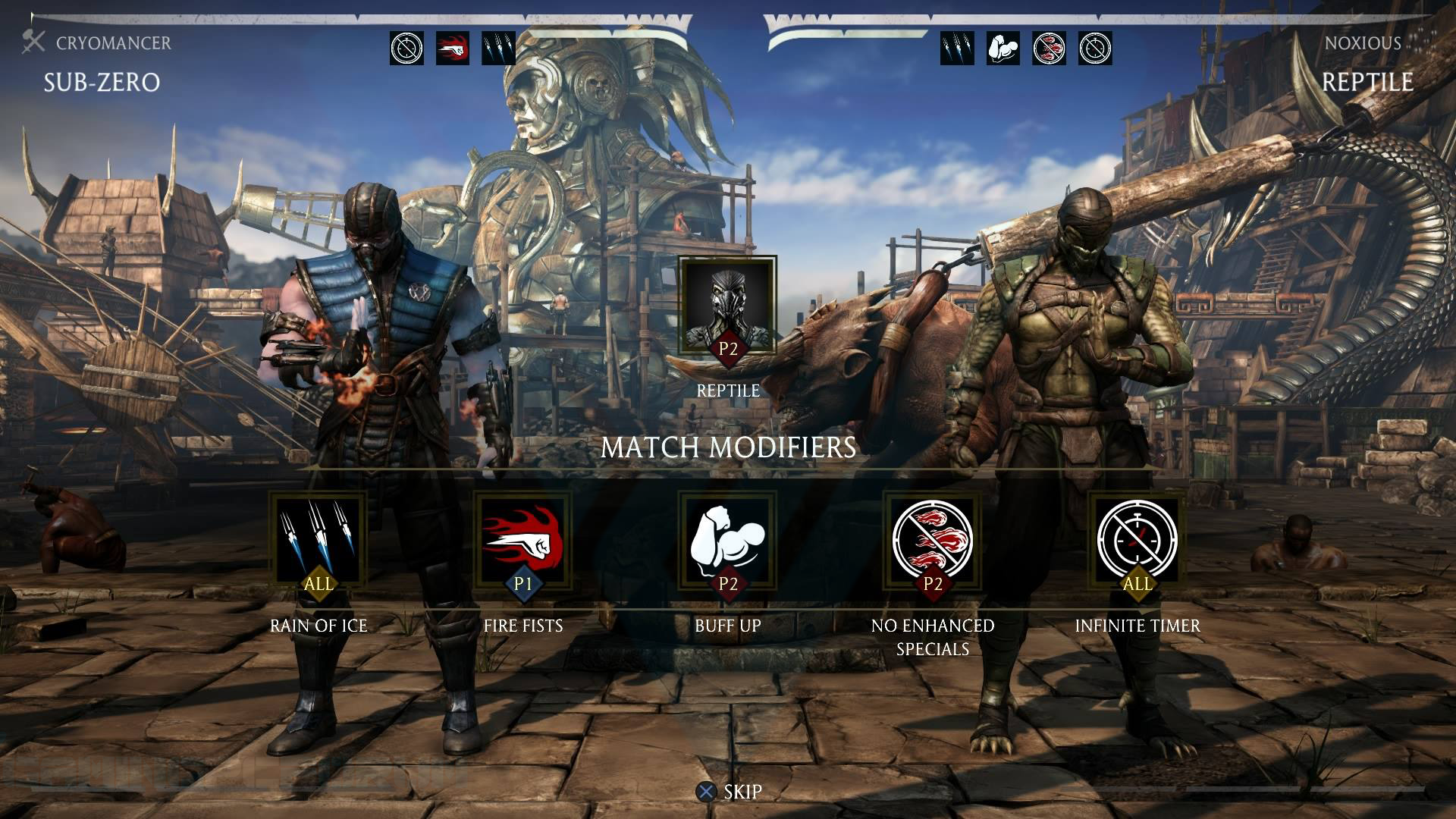Click the Reptile P2 character portrait
Image resolution: width=1456 pixels, height=819 pixels.
coord(728,307)
